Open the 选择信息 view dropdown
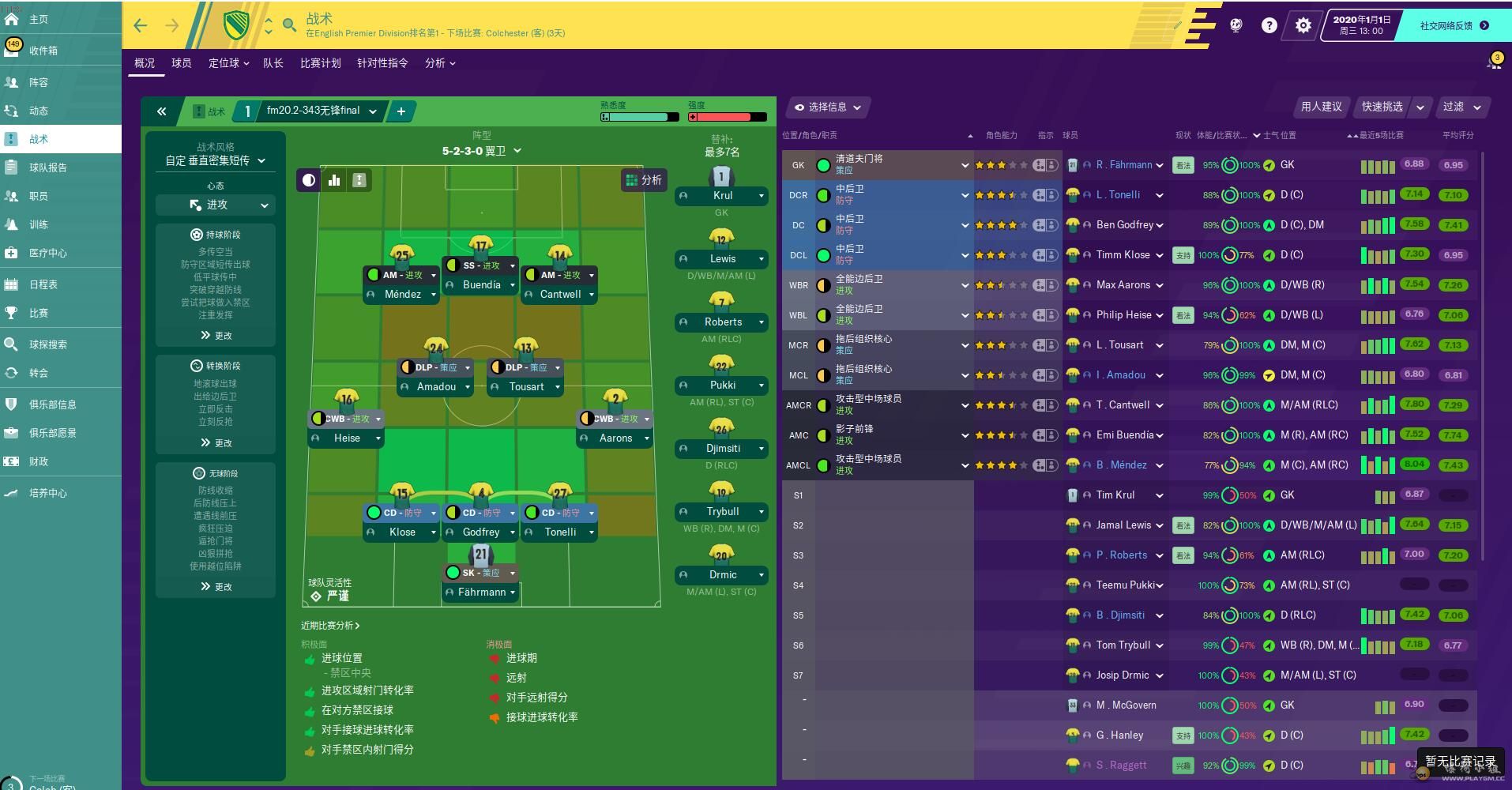 click(828, 107)
